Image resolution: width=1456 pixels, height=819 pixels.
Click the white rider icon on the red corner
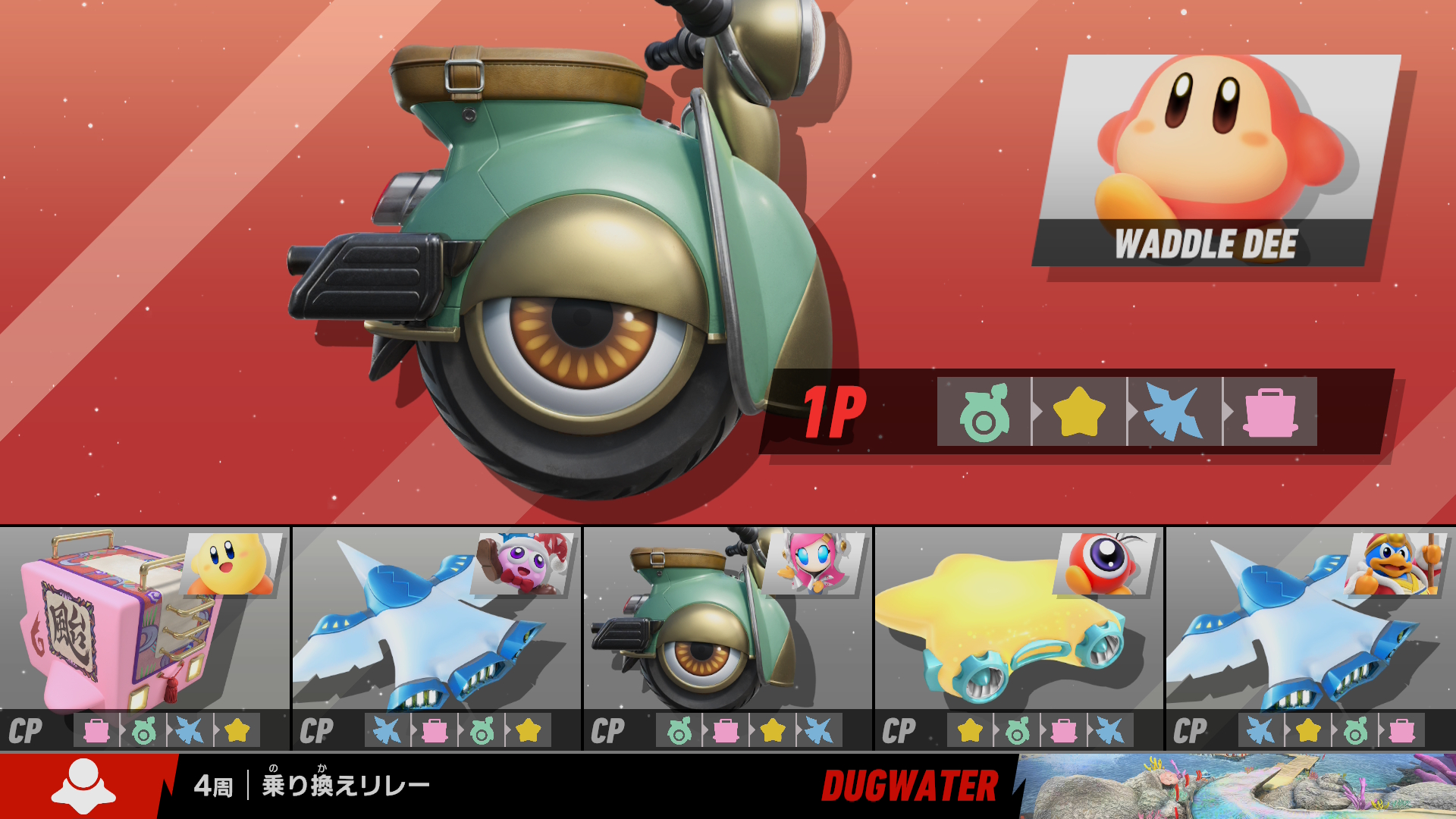83,786
